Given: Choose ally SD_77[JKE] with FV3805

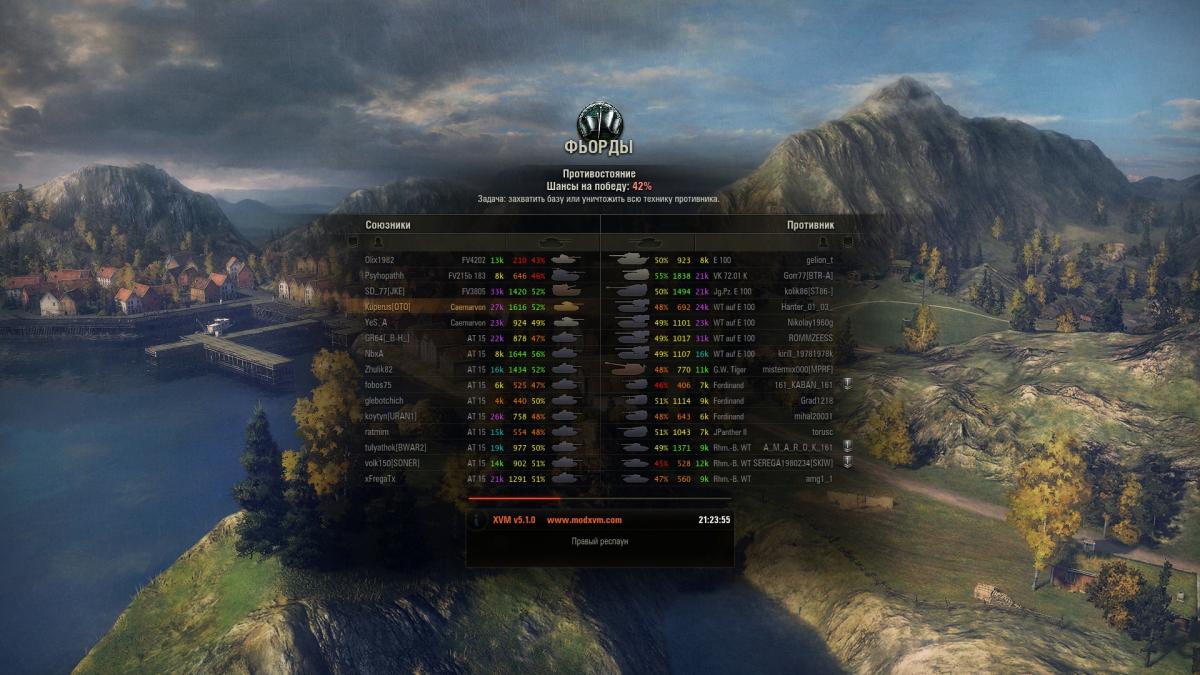Looking at the screenshot, I should pos(387,291).
